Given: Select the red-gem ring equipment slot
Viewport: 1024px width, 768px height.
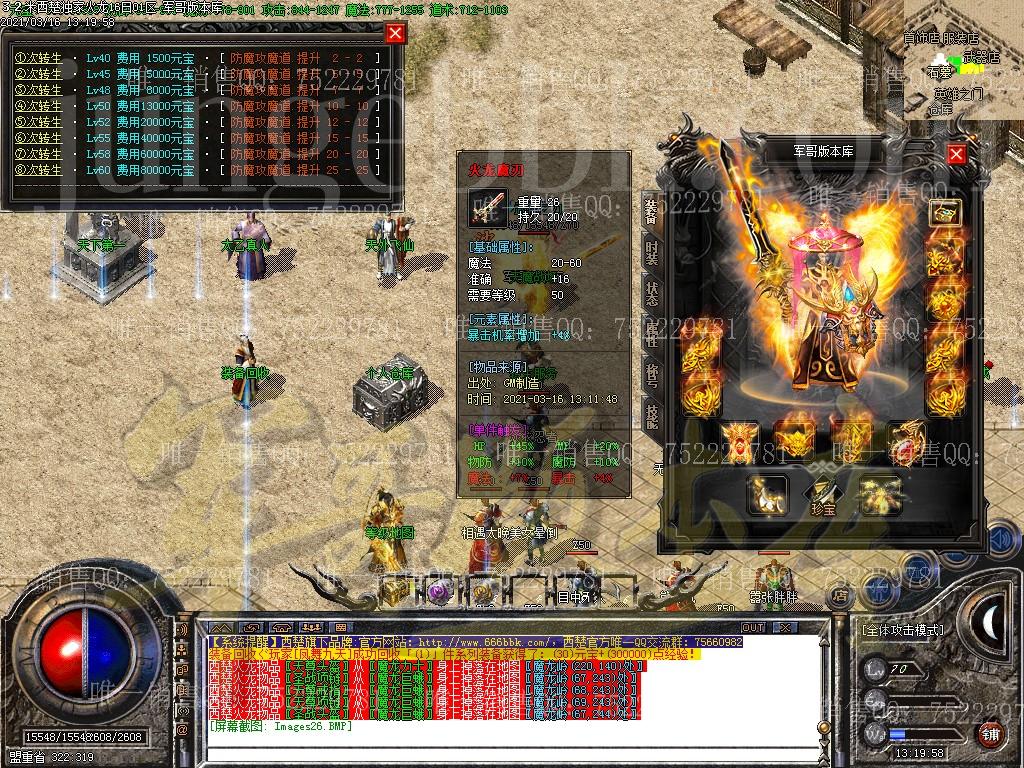Looking at the screenshot, I should coord(907,441).
